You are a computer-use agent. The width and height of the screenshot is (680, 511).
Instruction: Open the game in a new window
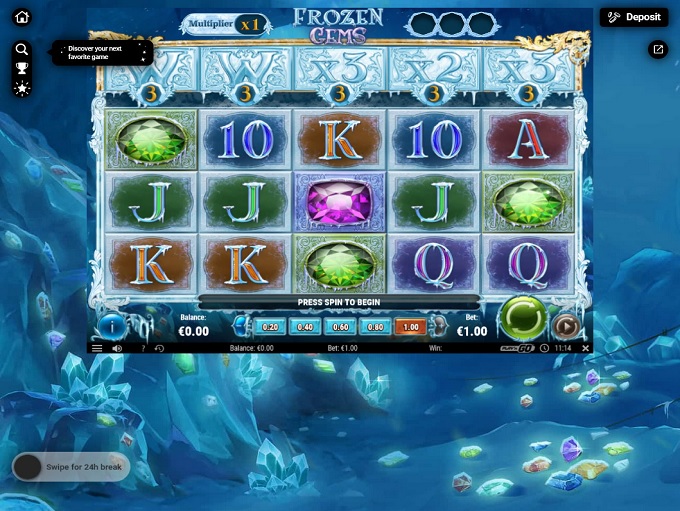tap(658, 49)
